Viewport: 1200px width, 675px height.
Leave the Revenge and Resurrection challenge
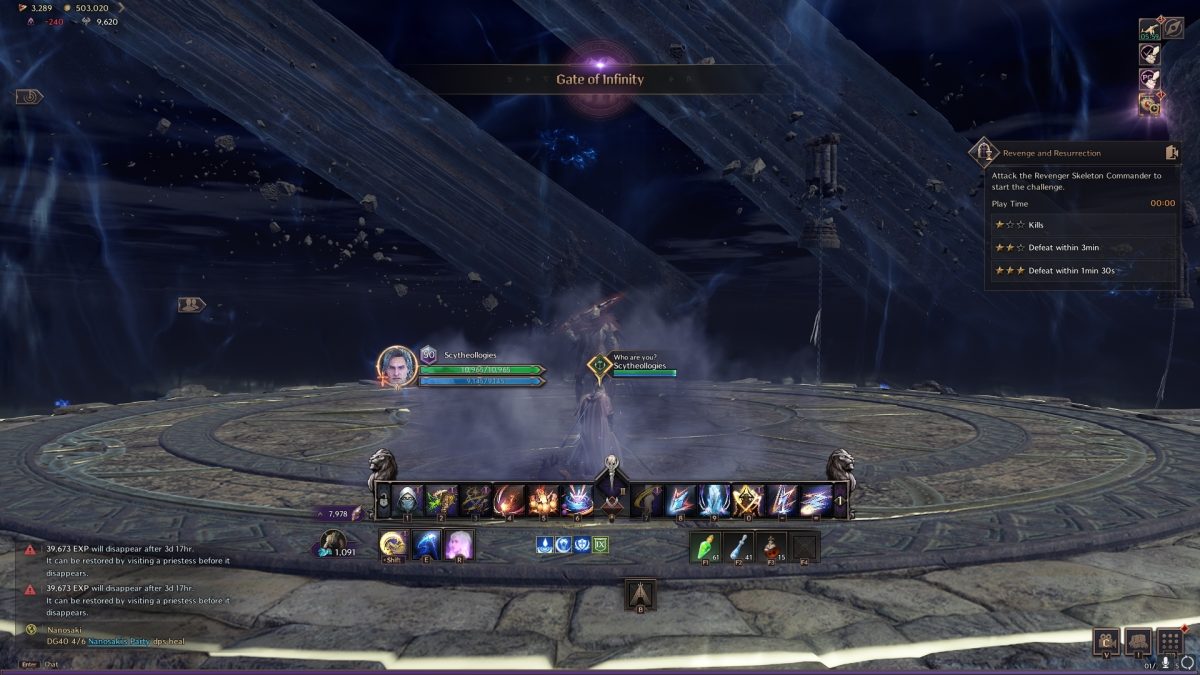pyautogui.click(x=1172, y=153)
